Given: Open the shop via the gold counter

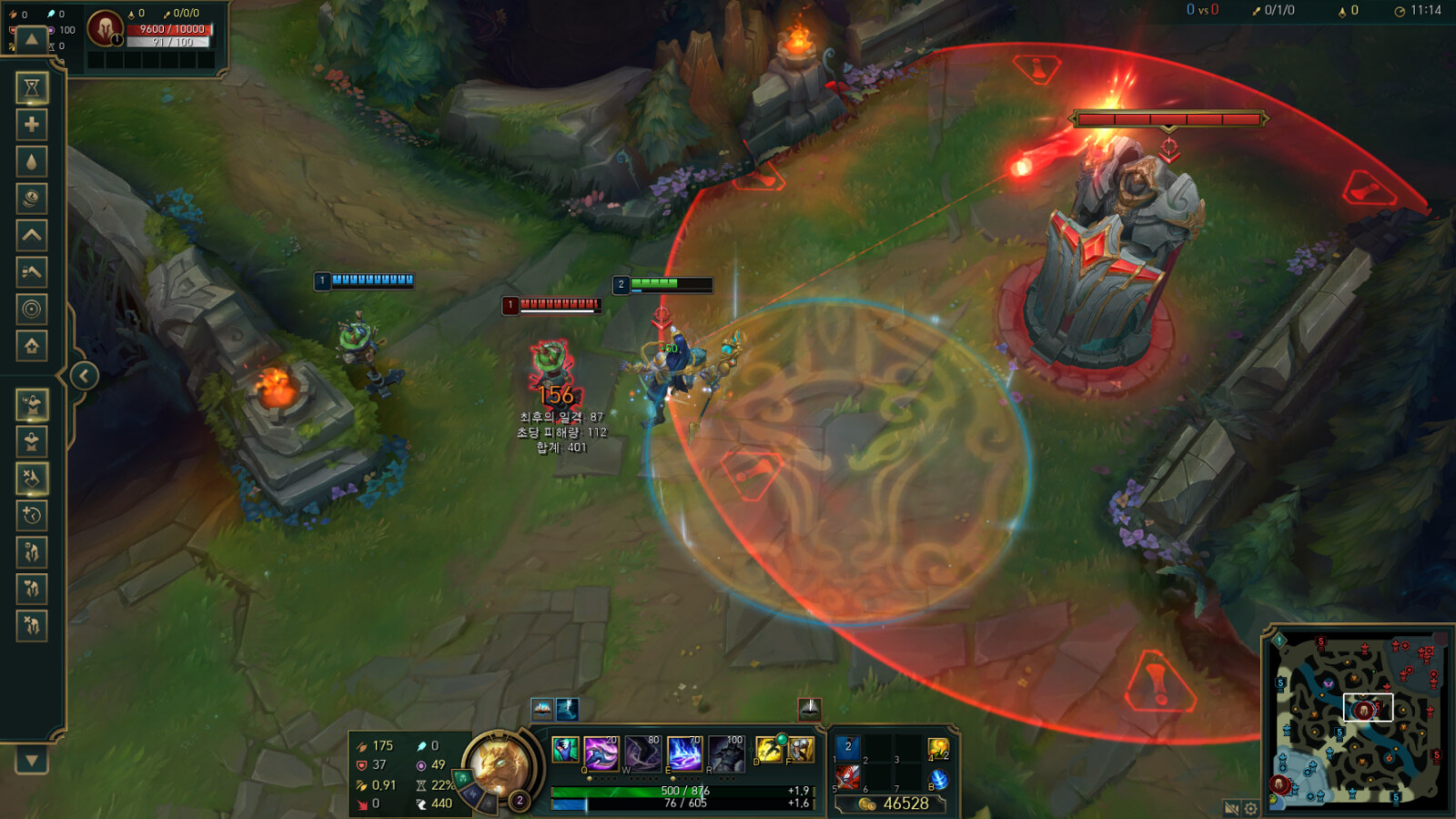Looking at the screenshot, I should (894, 804).
